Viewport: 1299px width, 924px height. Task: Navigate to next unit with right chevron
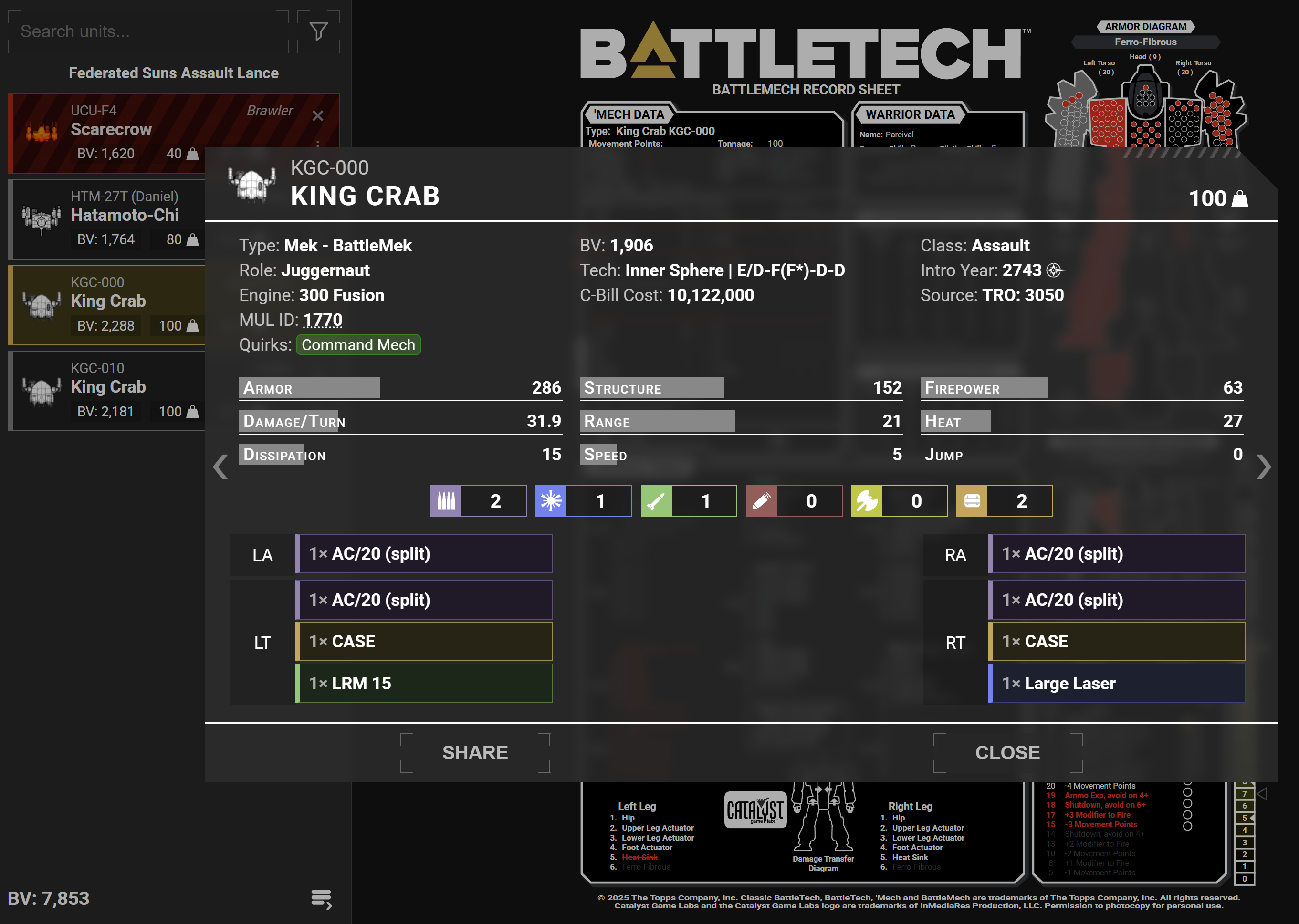[1265, 467]
